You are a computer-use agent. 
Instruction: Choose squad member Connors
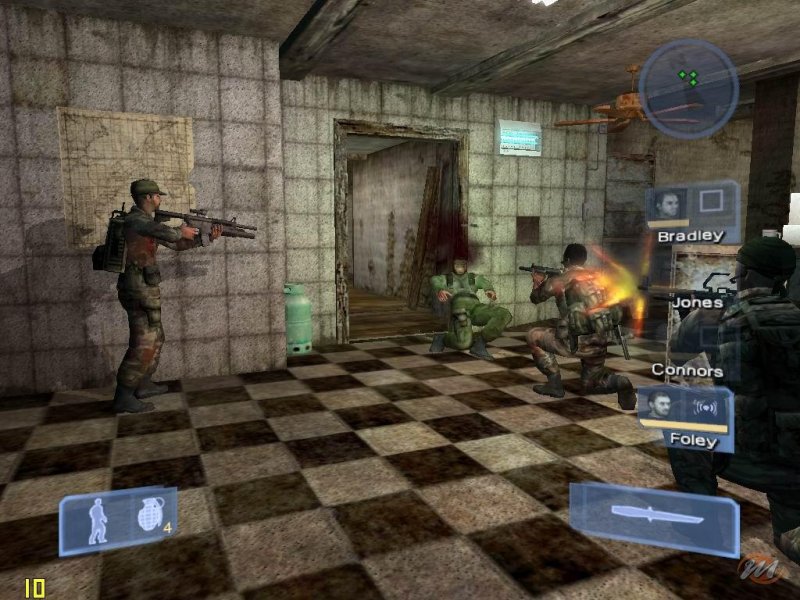(x=687, y=370)
